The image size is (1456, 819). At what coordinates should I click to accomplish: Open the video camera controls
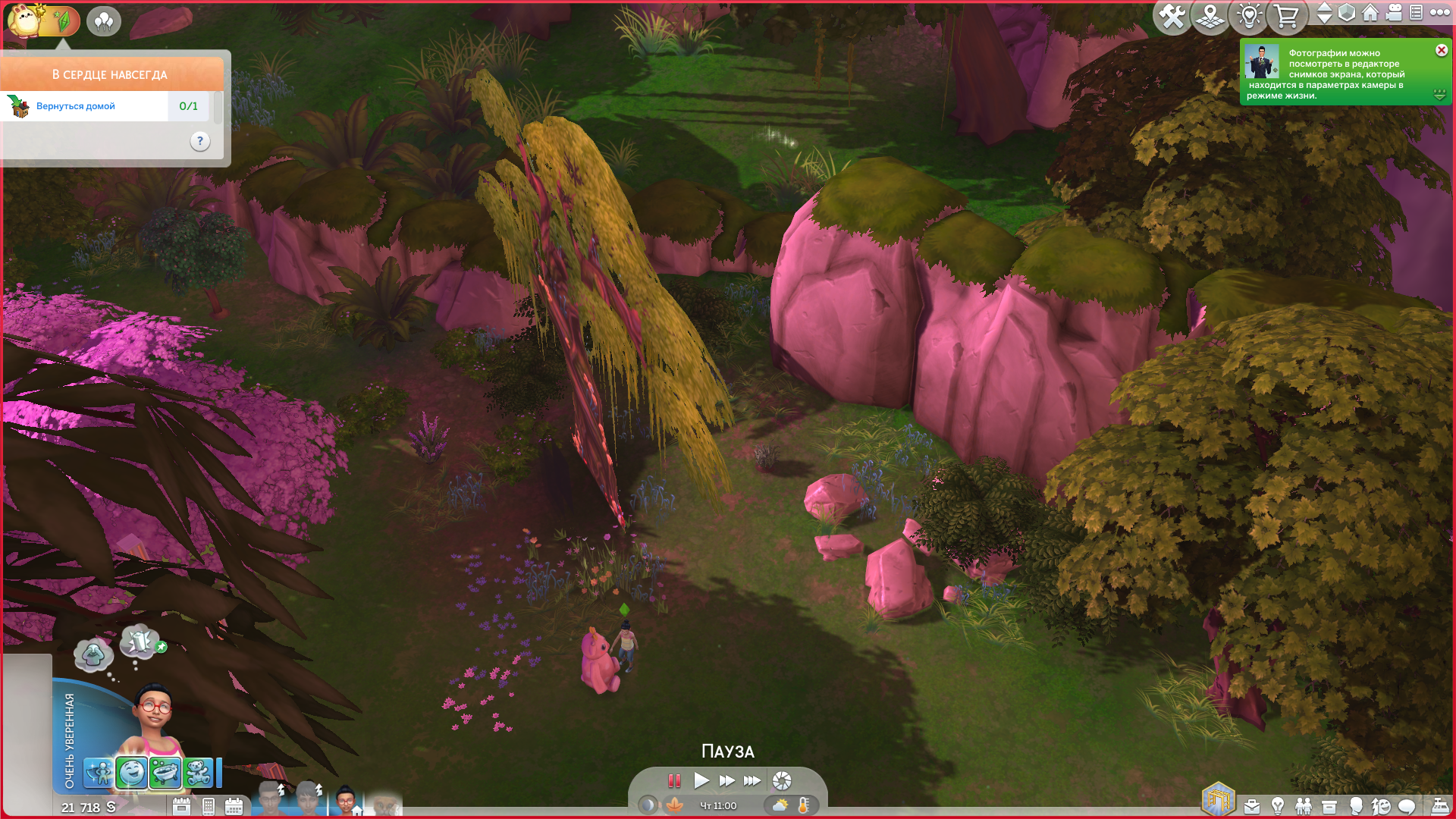1394,12
